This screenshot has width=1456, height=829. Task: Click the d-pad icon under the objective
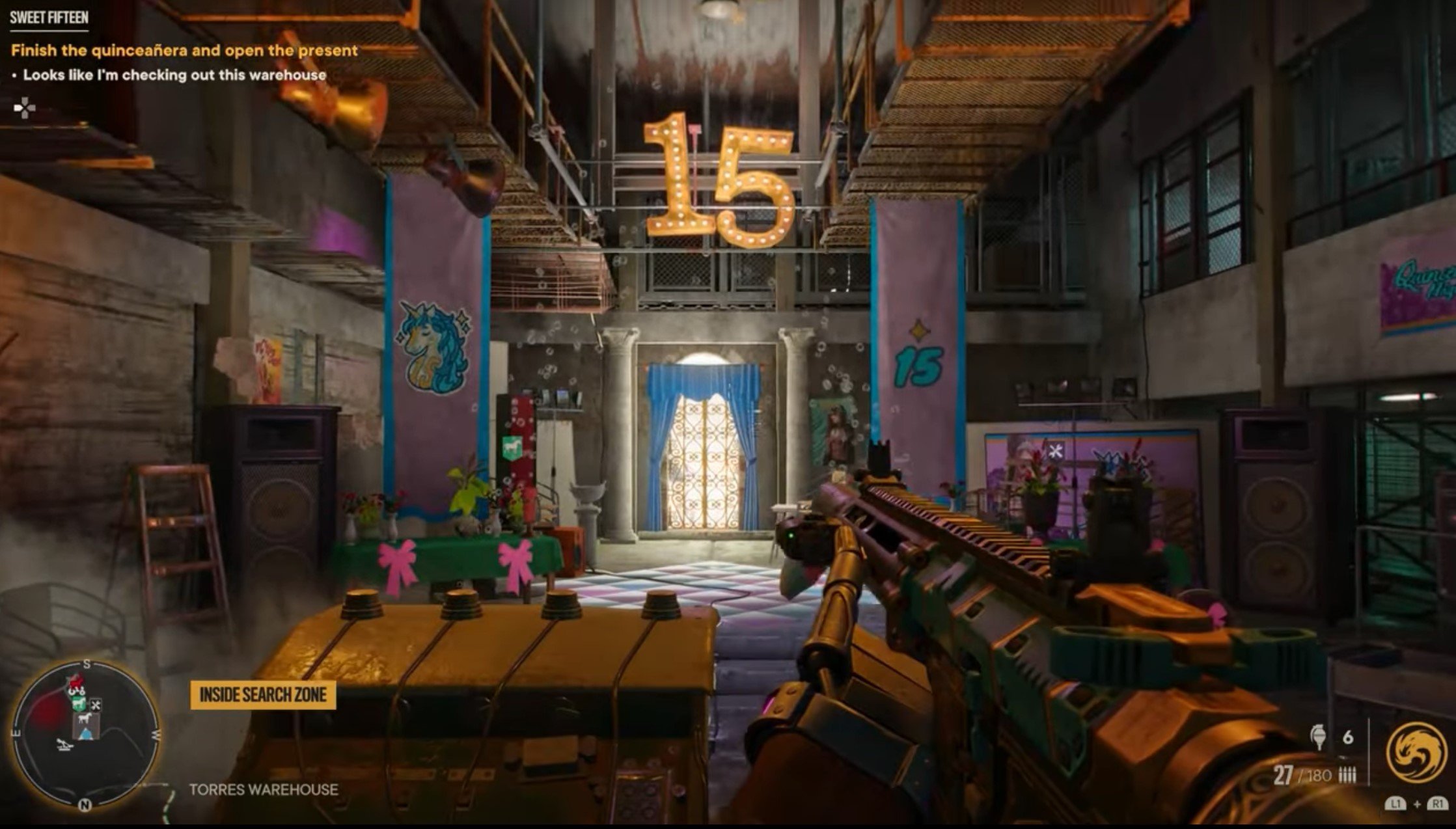(x=25, y=108)
